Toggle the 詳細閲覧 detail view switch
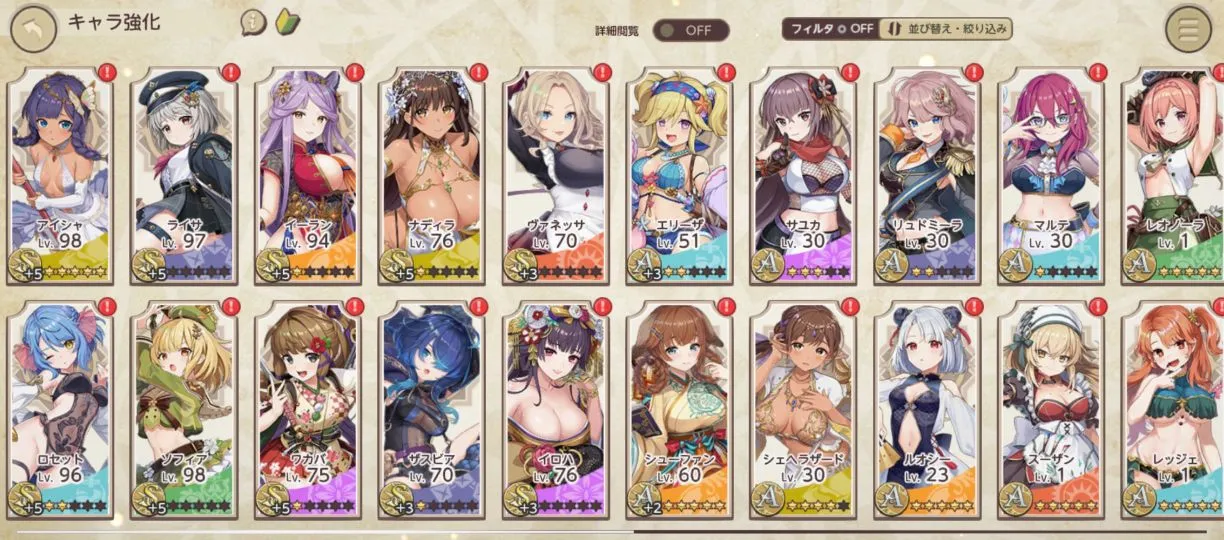Screen dimensions: 1224x540 [x=690, y=29]
